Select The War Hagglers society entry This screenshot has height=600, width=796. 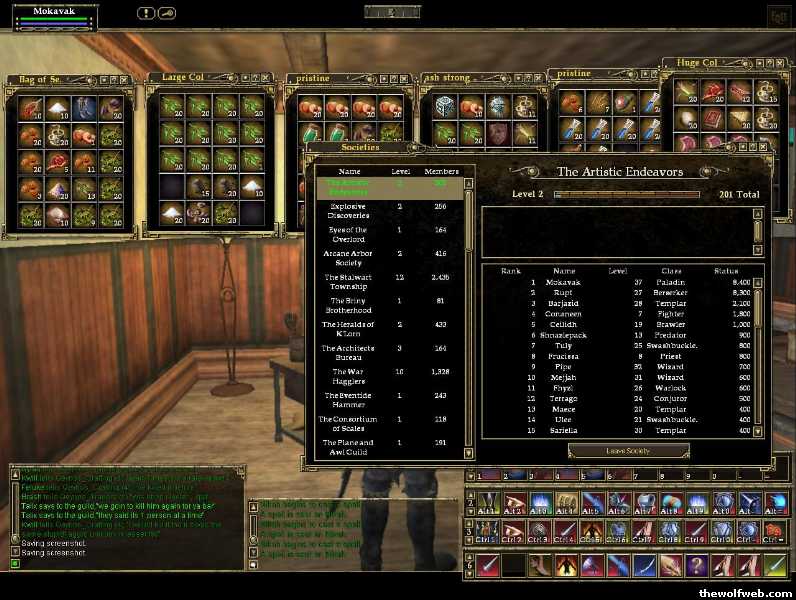coord(348,376)
